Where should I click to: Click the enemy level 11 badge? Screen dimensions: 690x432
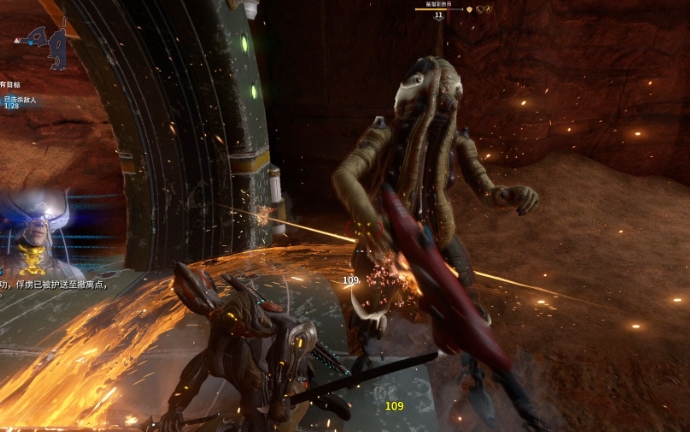[438, 15]
